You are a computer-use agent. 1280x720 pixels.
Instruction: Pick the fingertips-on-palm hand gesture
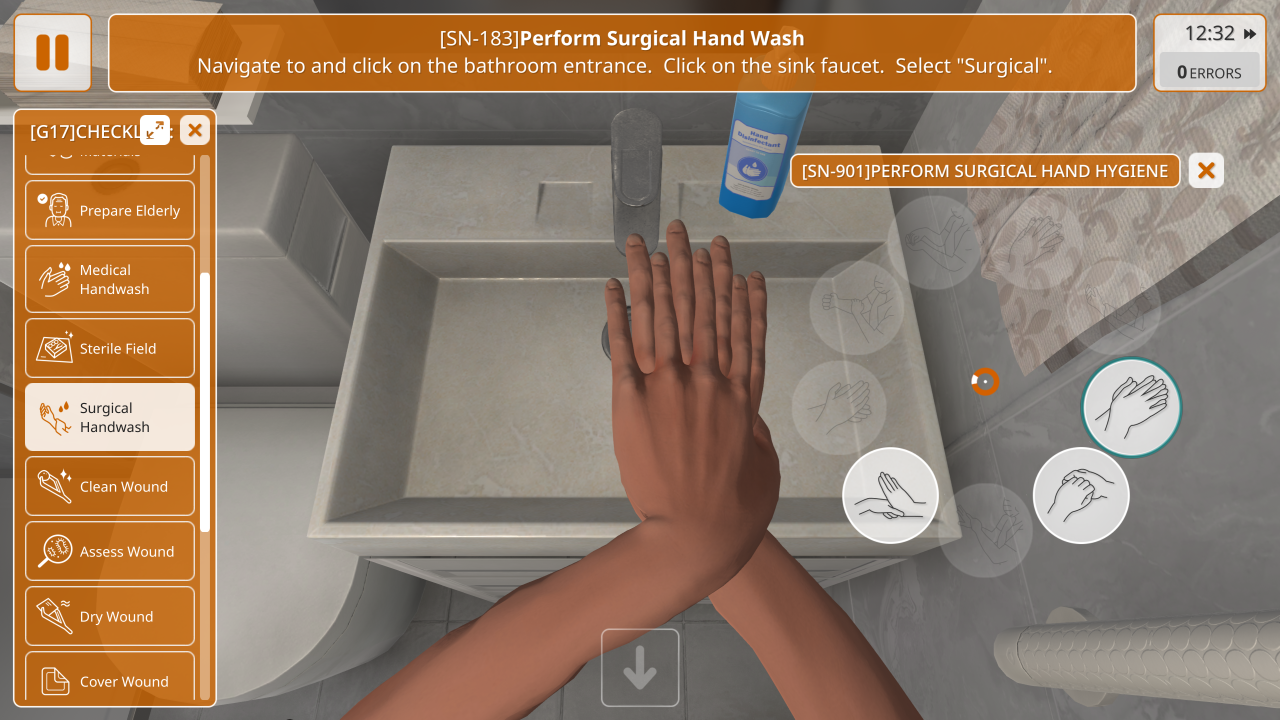pos(890,495)
